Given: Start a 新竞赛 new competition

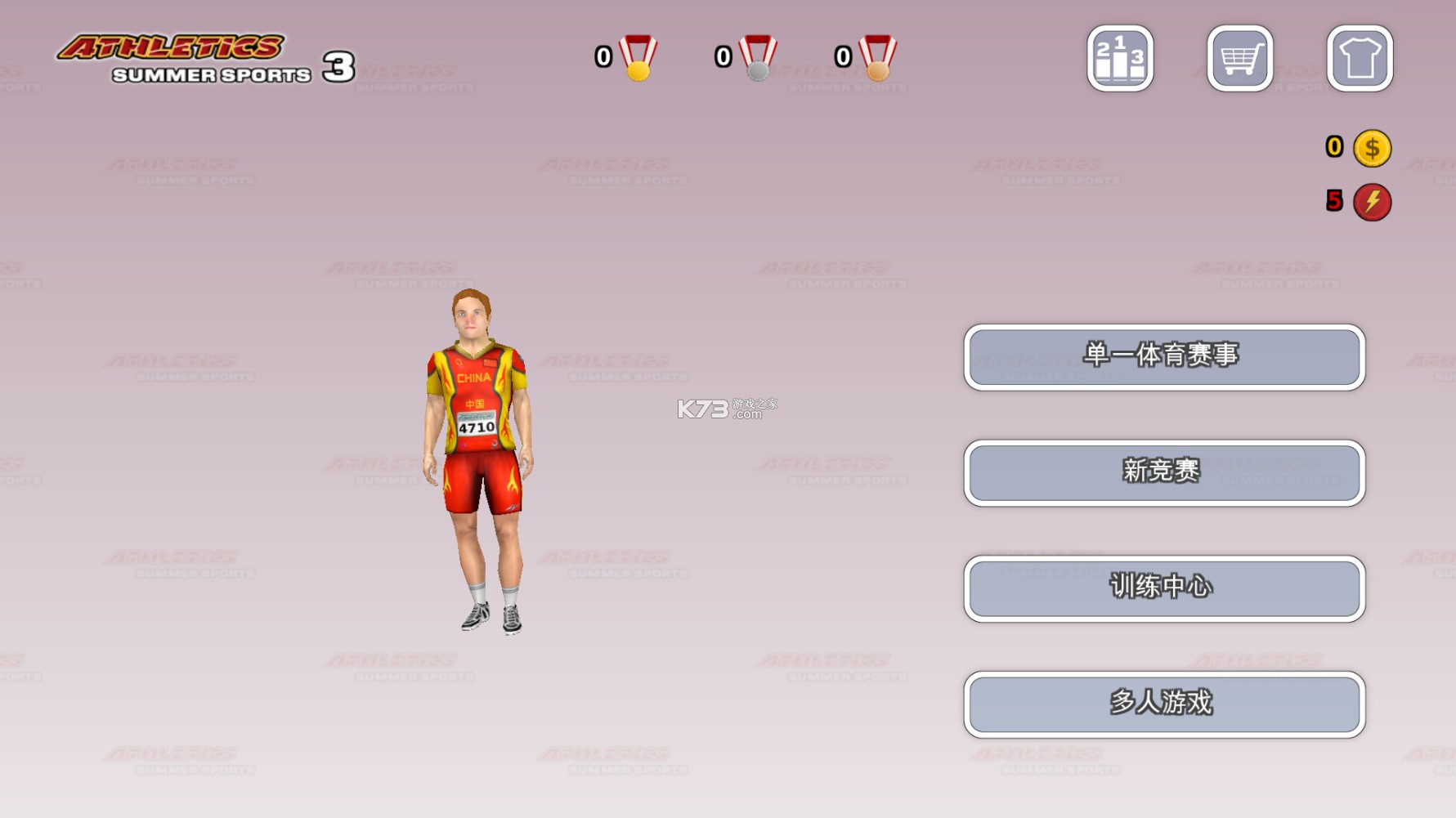Looking at the screenshot, I should 1164,473.
